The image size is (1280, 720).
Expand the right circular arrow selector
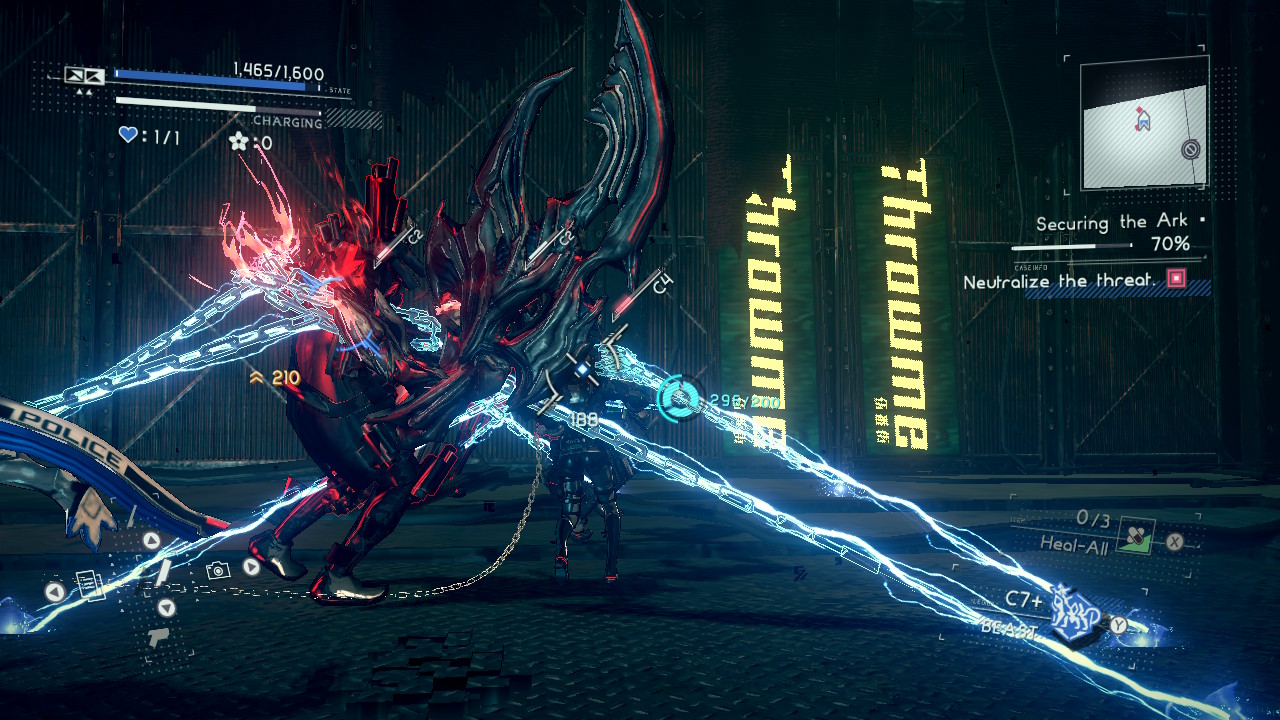point(251,567)
